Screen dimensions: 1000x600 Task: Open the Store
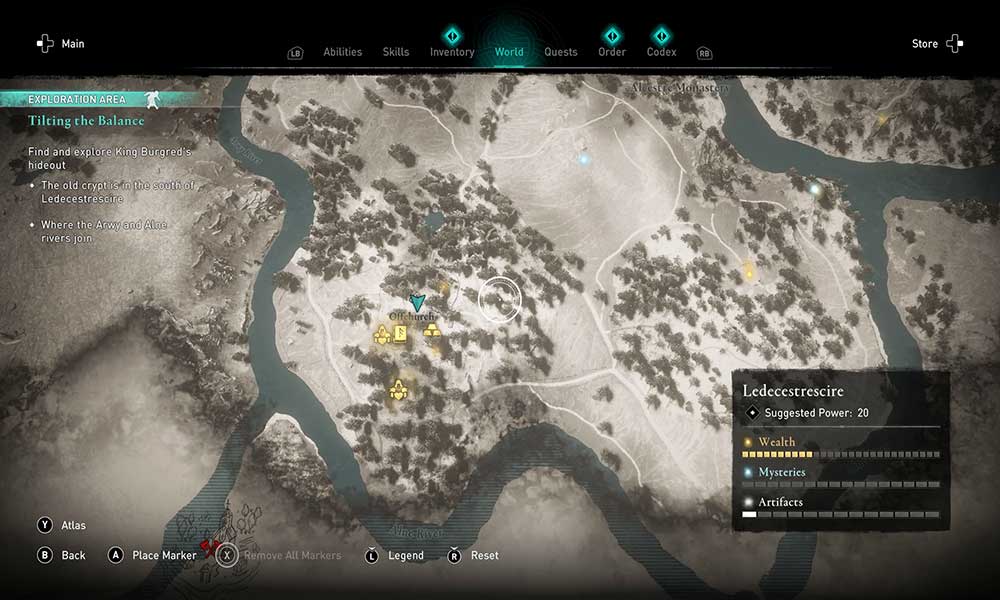(937, 44)
